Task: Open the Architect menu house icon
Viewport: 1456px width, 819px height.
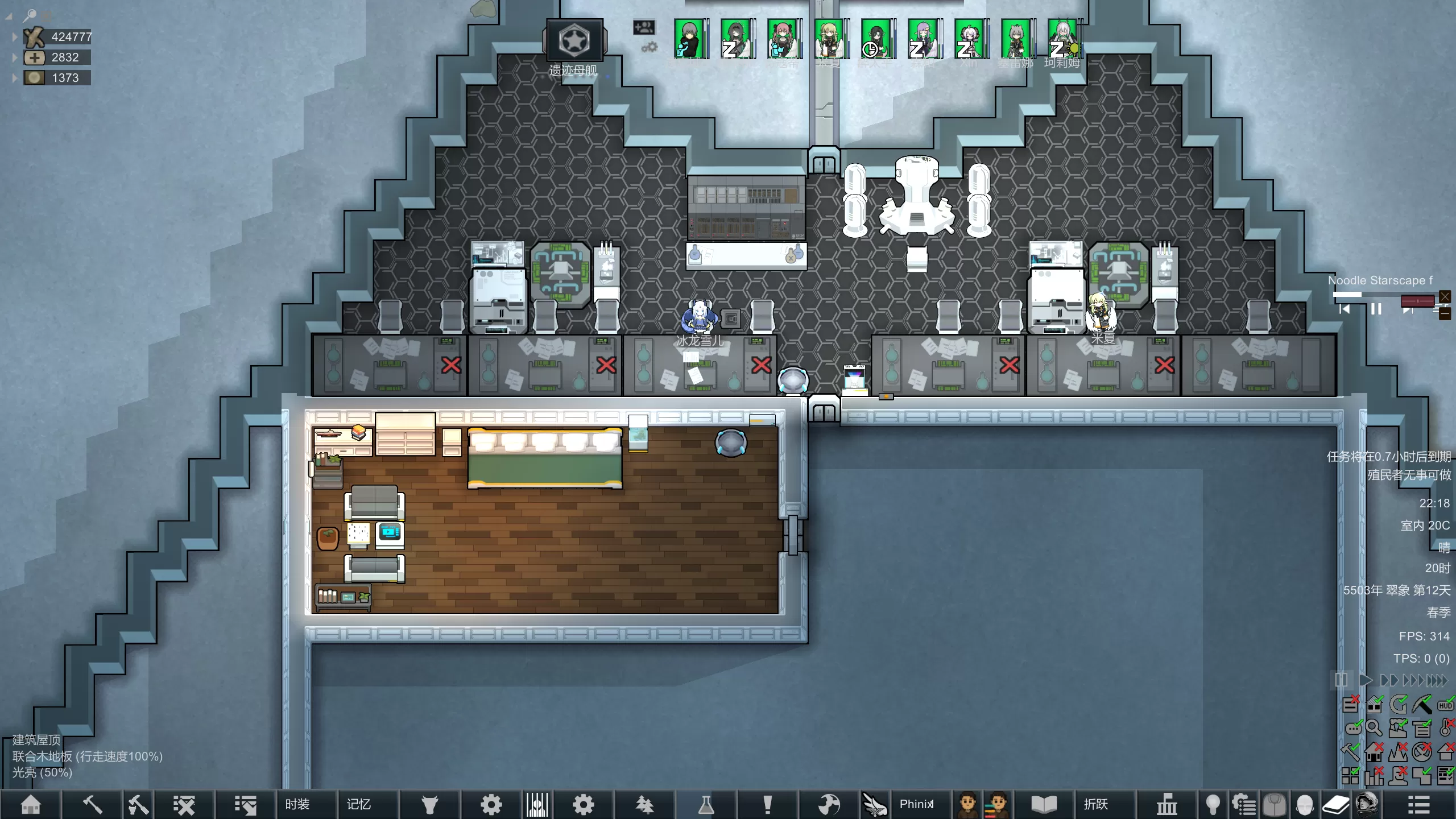Action: [31, 804]
